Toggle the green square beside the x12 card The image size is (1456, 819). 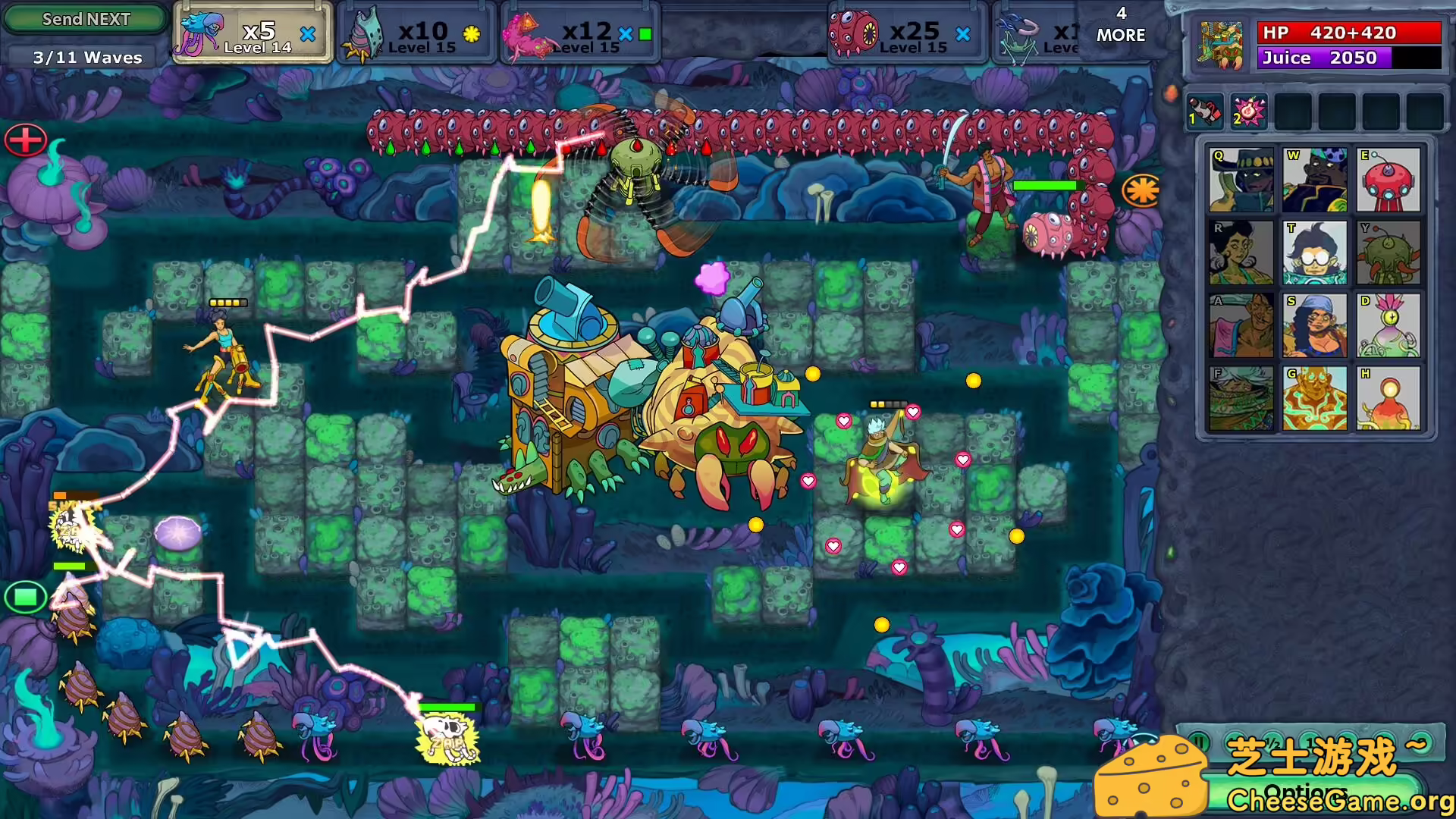coord(646,33)
